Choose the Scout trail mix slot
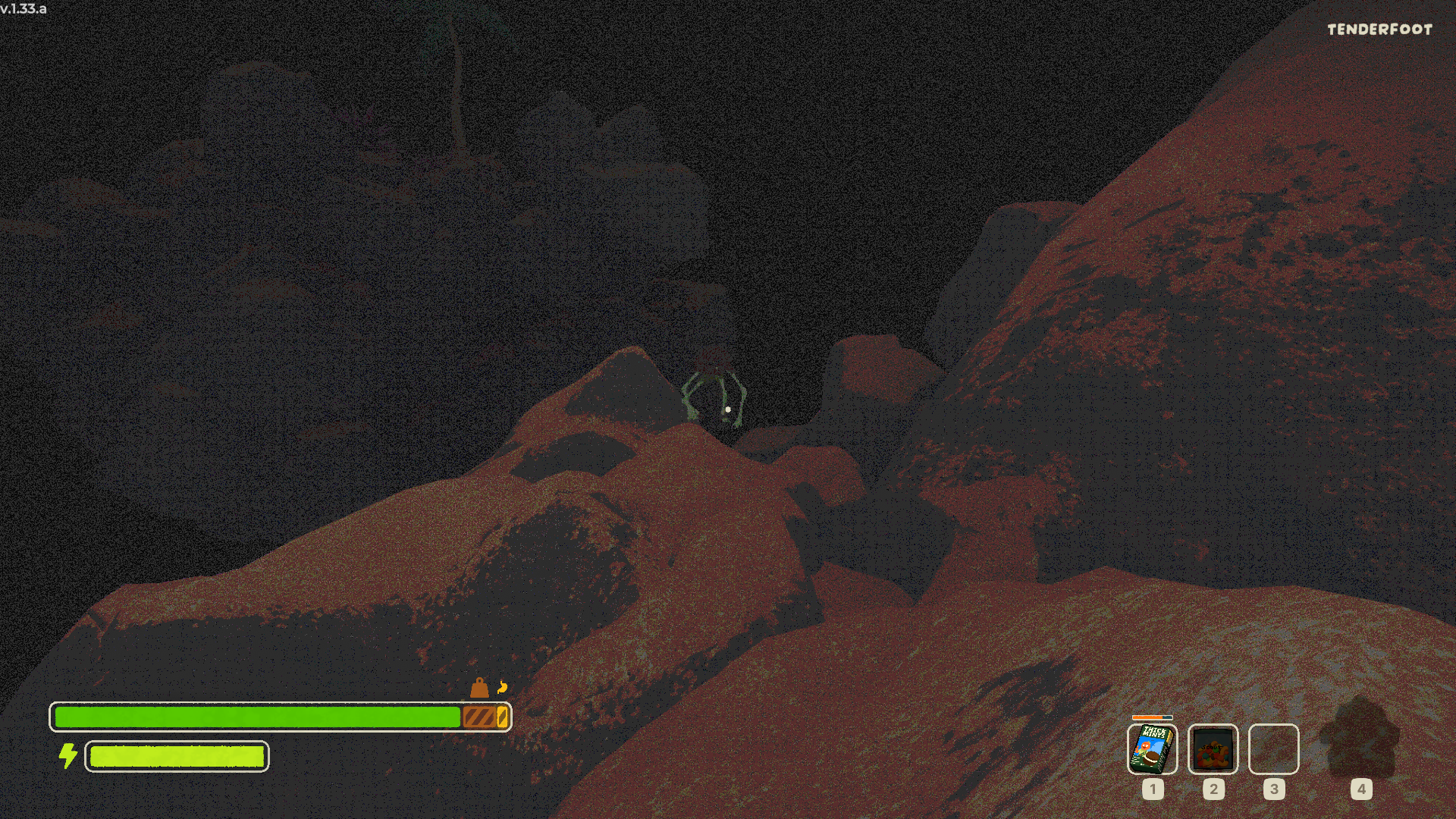 (1213, 748)
